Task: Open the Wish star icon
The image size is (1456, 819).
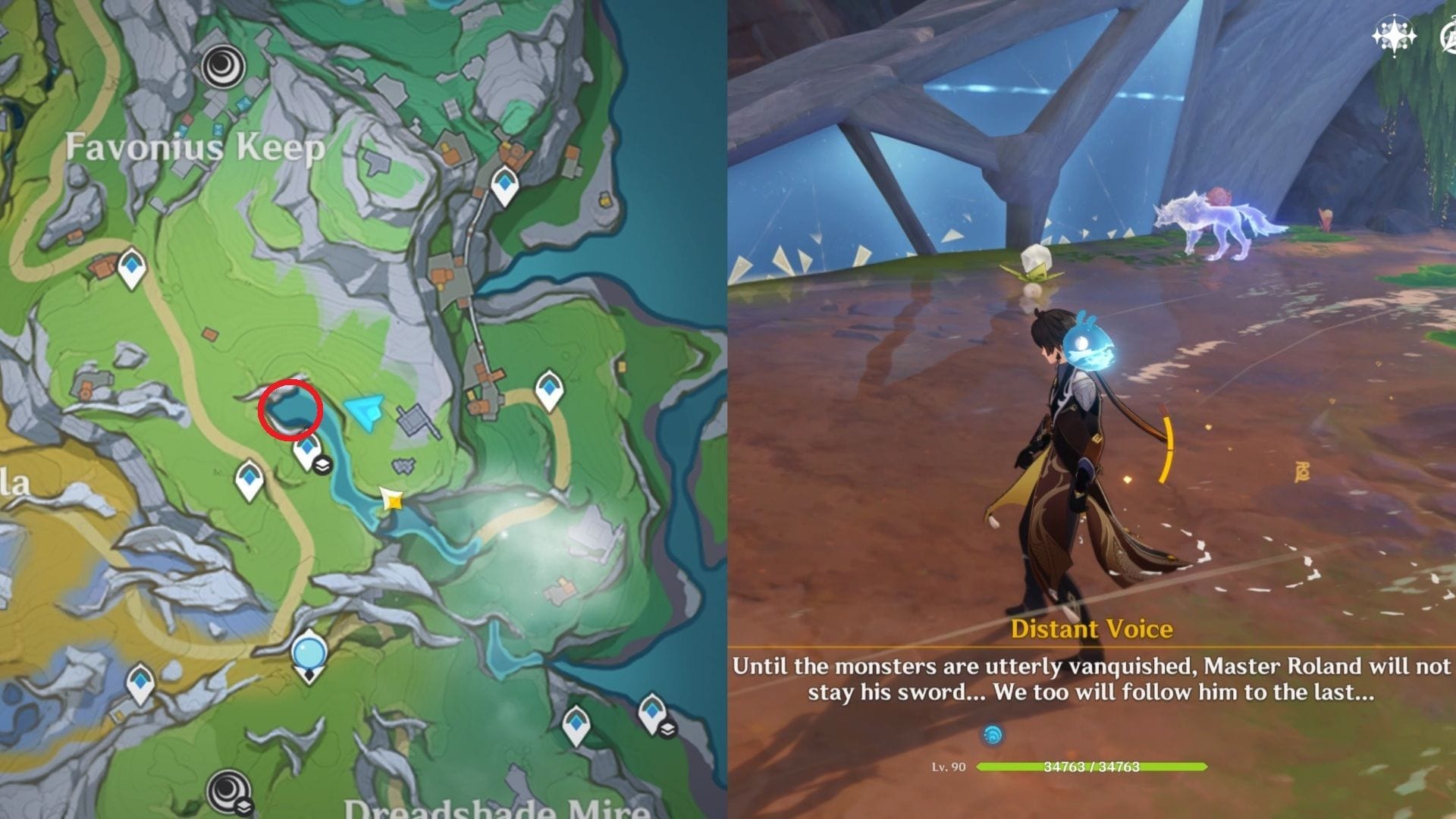Action: [1394, 36]
